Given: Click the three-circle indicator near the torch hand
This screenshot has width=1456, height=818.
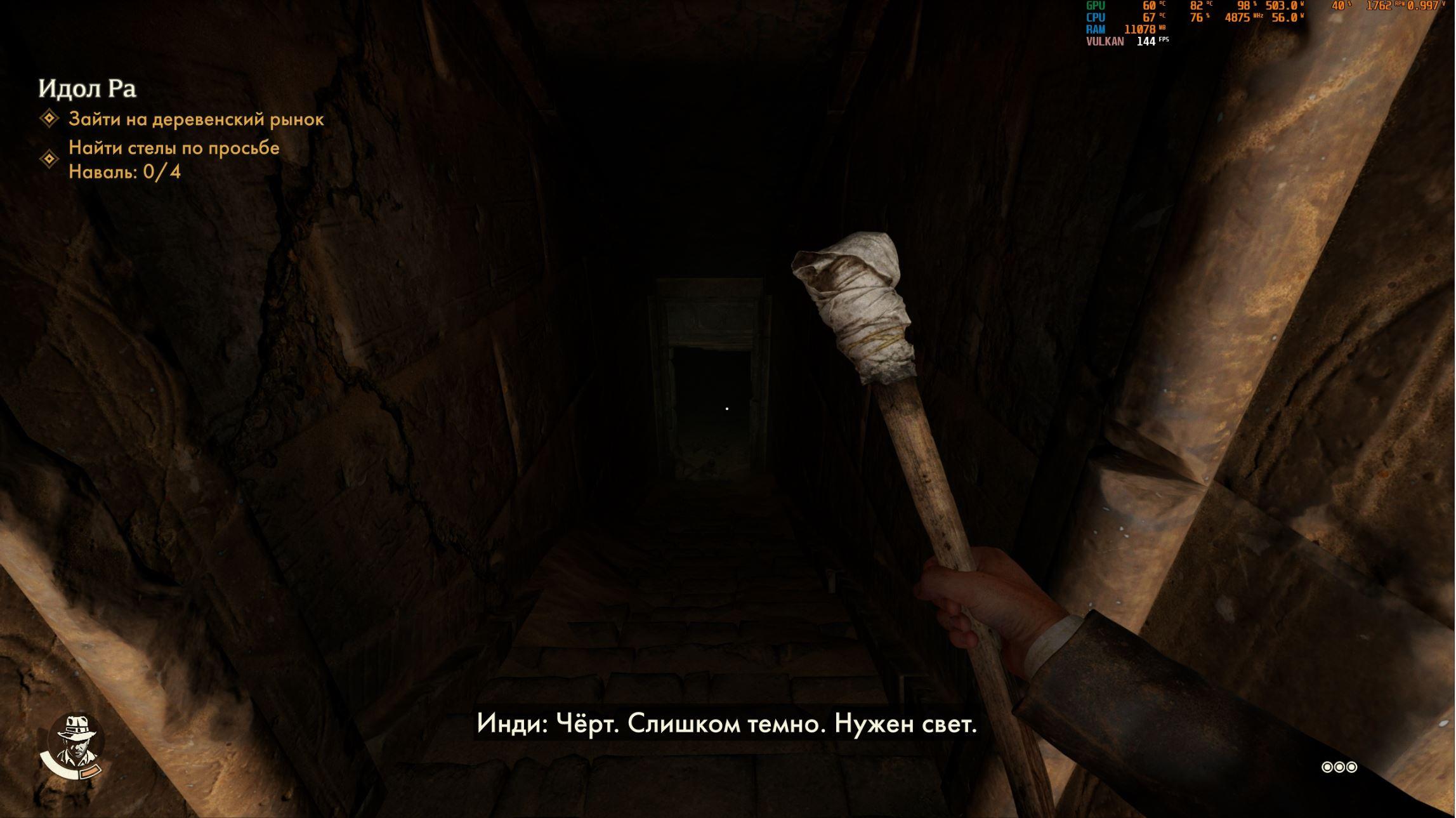Looking at the screenshot, I should (1339, 767).
